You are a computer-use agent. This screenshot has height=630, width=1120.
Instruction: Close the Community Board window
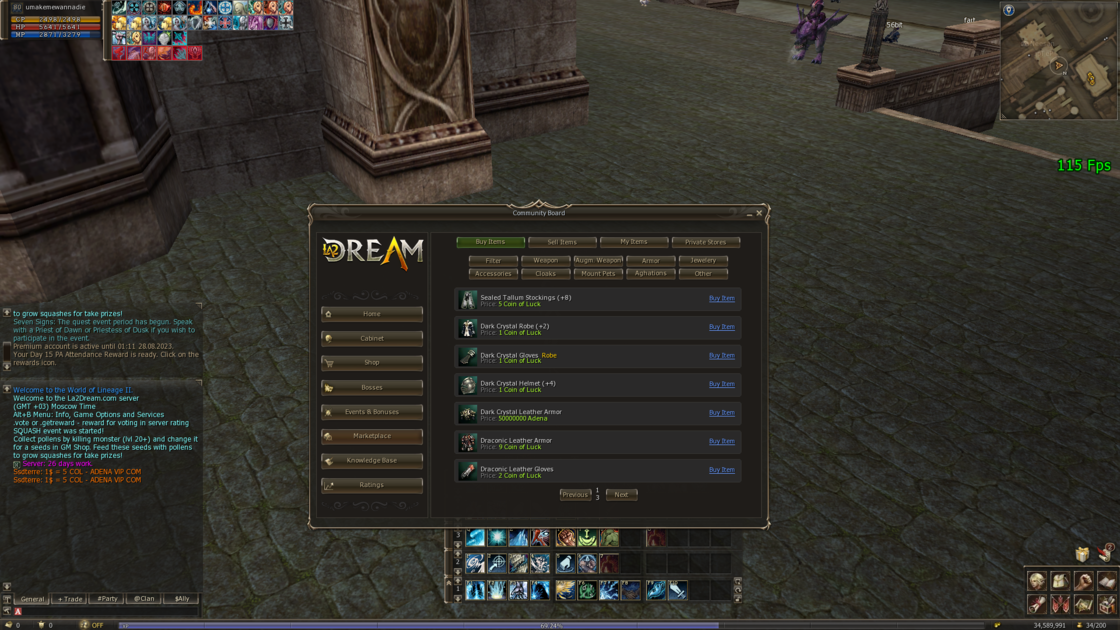point(759,213)
